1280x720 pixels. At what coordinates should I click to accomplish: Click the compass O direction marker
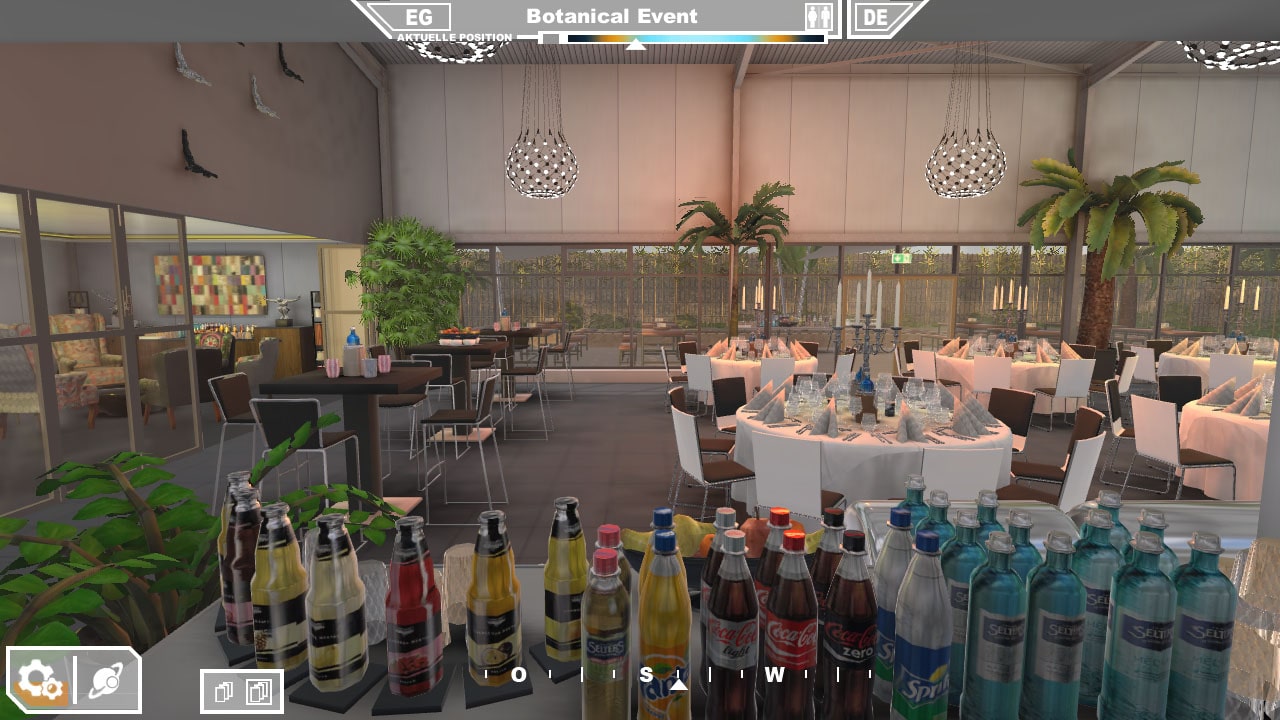tap(518, 675)
